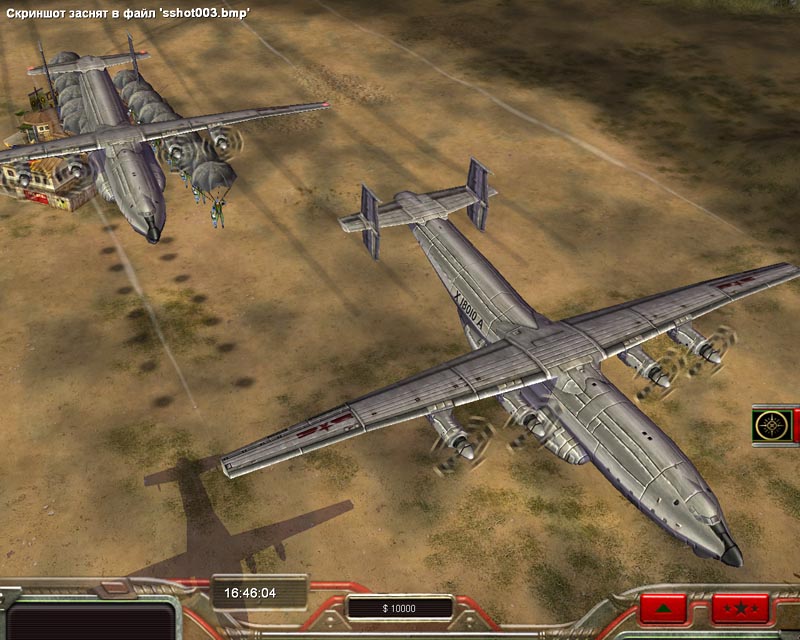800x640 pixels.
Task: Activate the crosshair superweapon shortcut icon
Action: coord(772,425)
